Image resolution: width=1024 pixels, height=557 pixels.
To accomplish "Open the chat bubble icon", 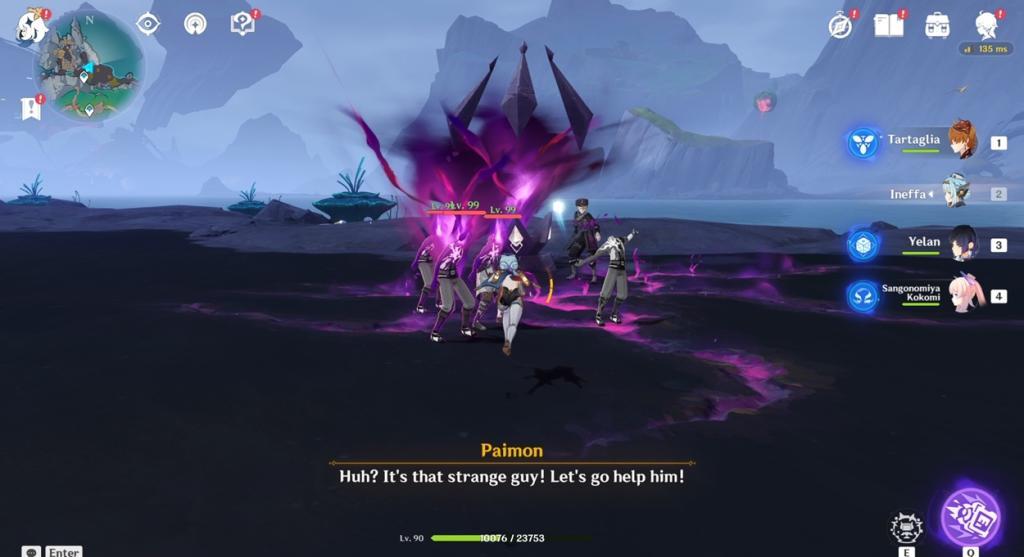I will (32, 551).
